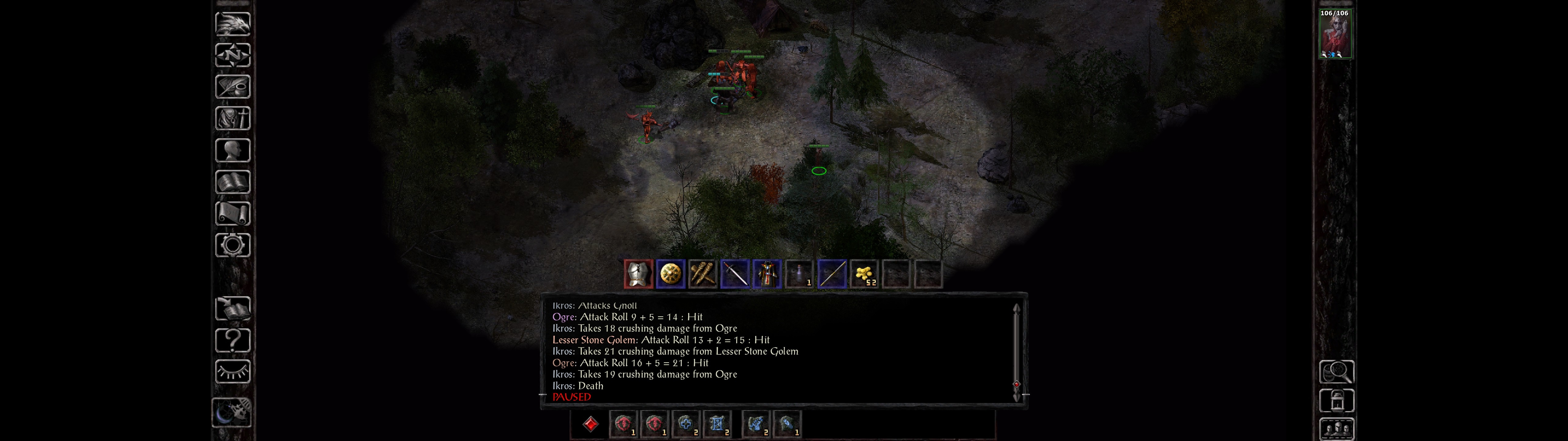Open the area map with the compass button
This screenshot has width=1568, height=441.
pos(232,55)
